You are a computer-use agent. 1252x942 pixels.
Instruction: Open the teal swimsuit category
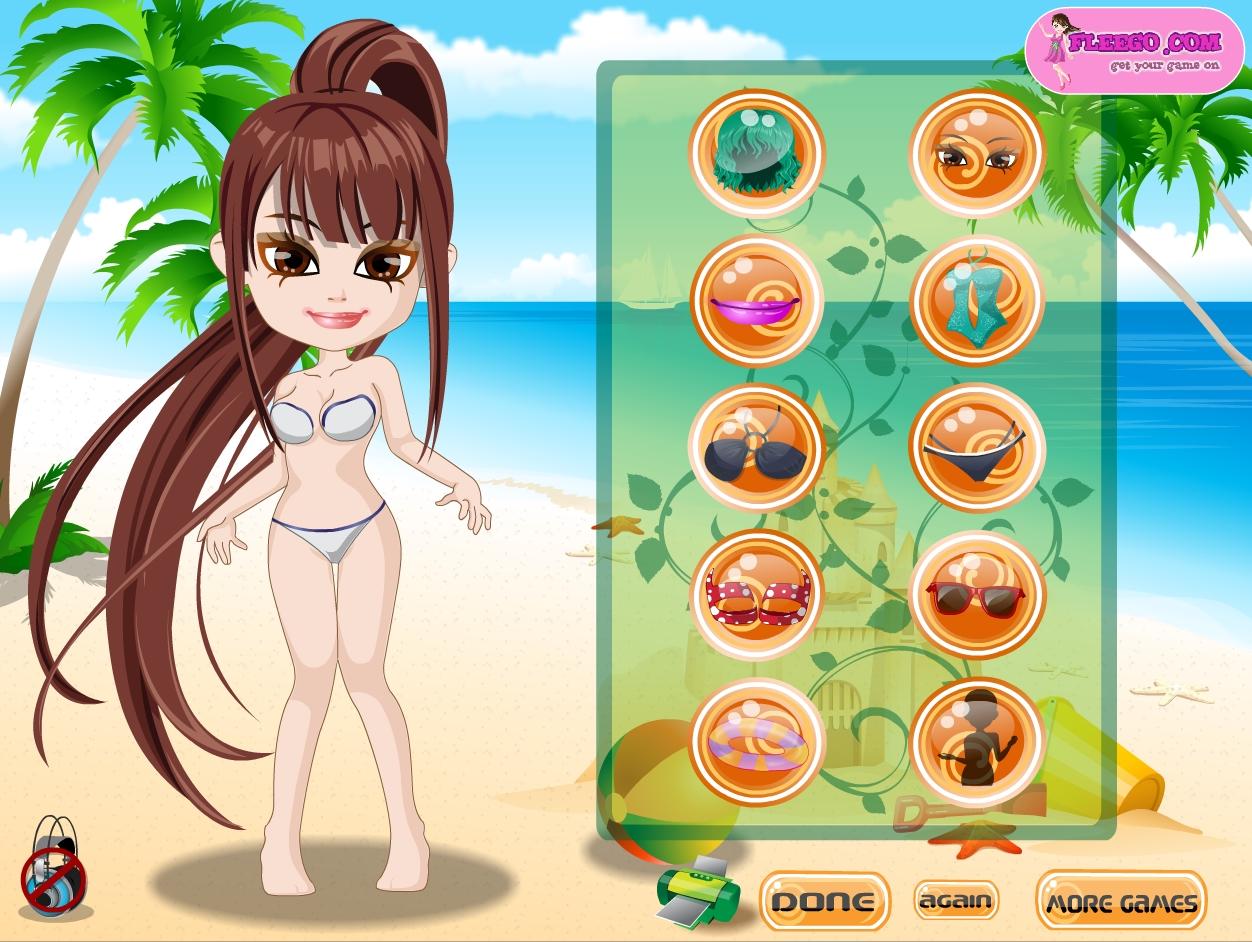point(977,299)
